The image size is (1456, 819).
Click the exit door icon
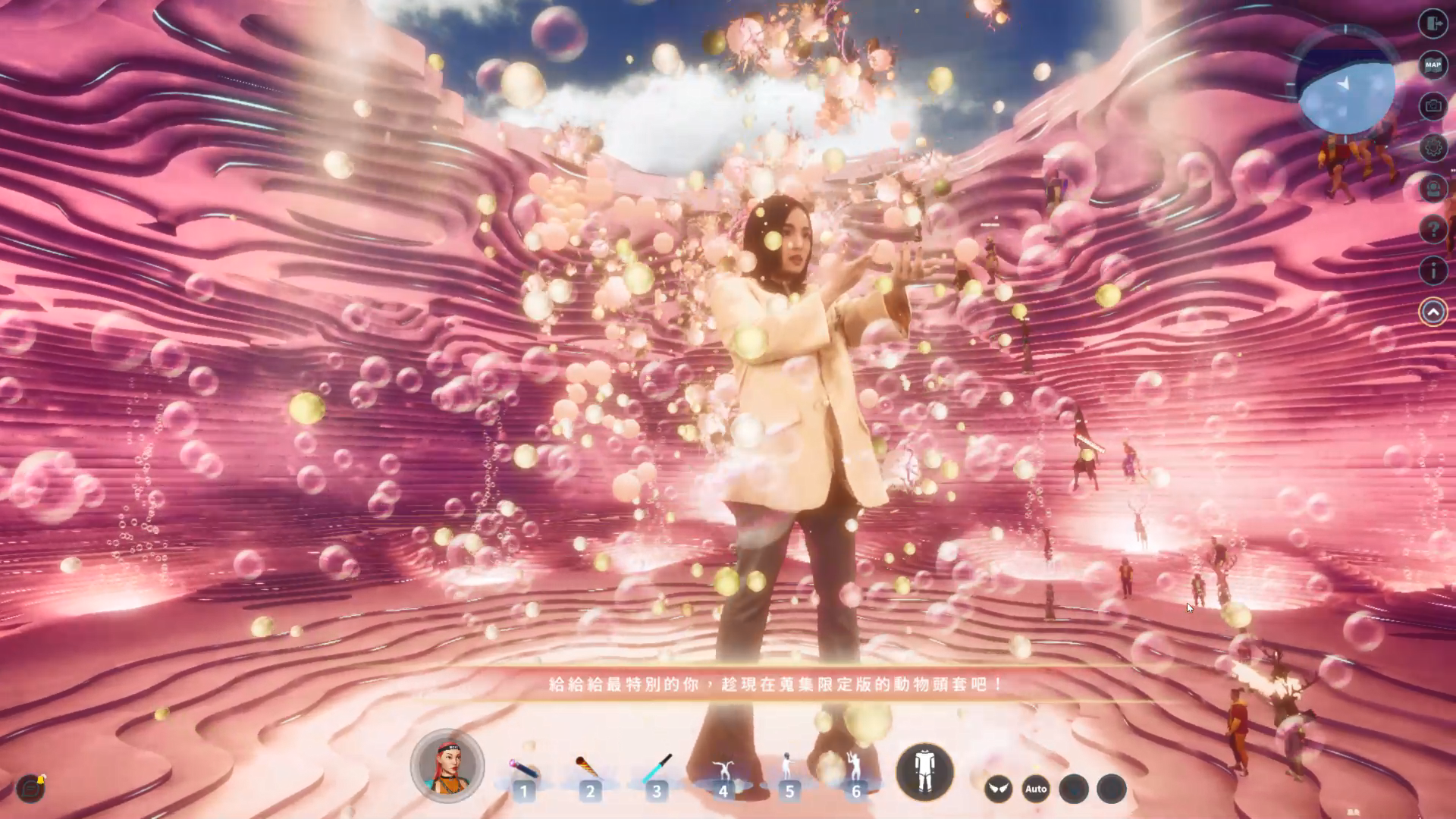pyautogui.click(x=1432, y=24)
